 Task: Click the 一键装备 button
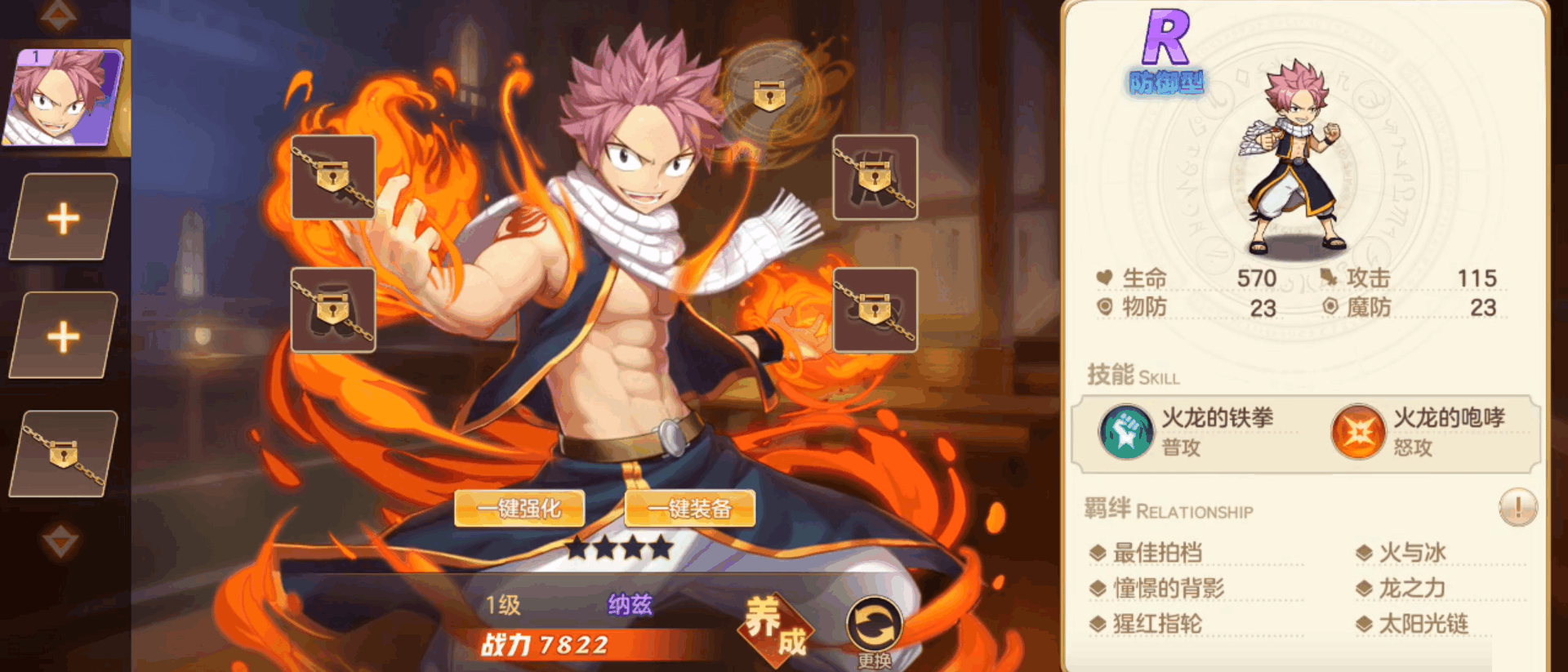[x=689, y=509]
